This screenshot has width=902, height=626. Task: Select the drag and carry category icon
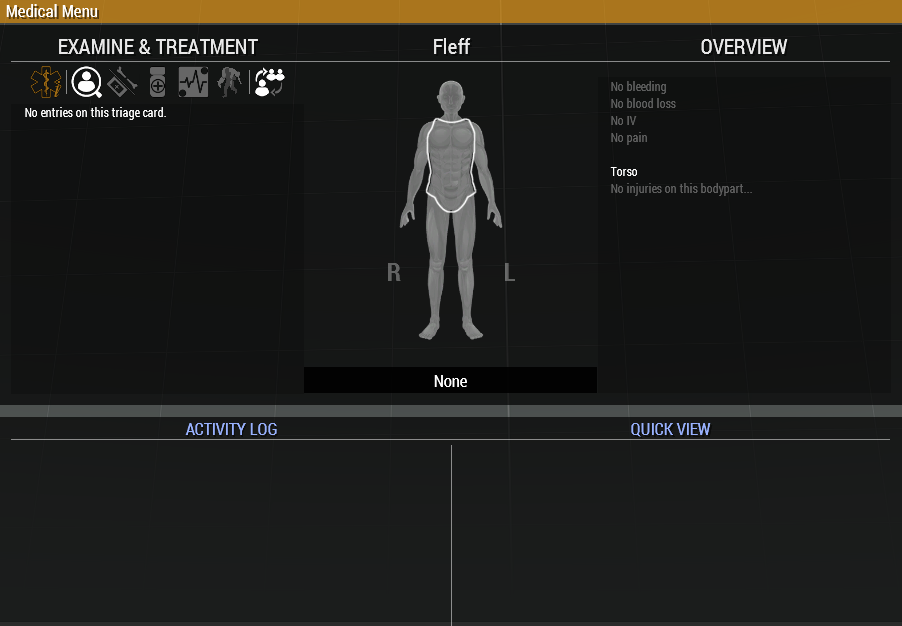[230, 82]
